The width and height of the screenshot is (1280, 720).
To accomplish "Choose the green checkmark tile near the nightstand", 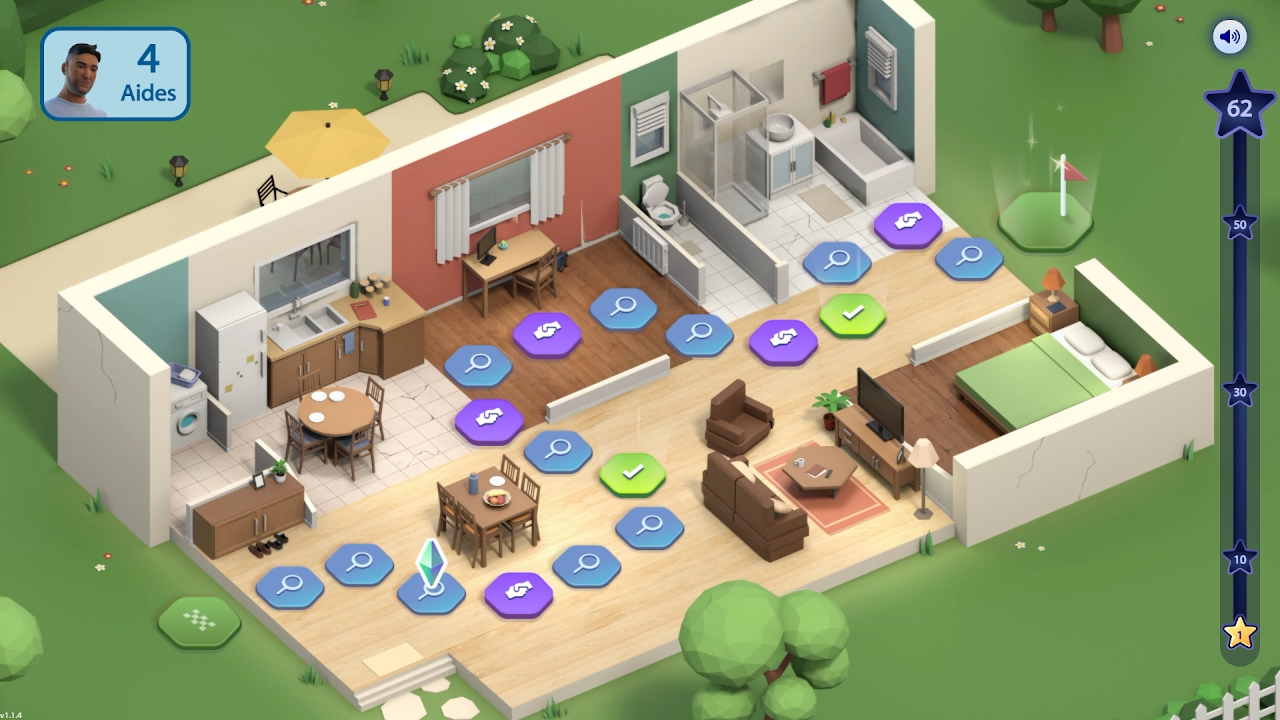I will tap(852, 314).
